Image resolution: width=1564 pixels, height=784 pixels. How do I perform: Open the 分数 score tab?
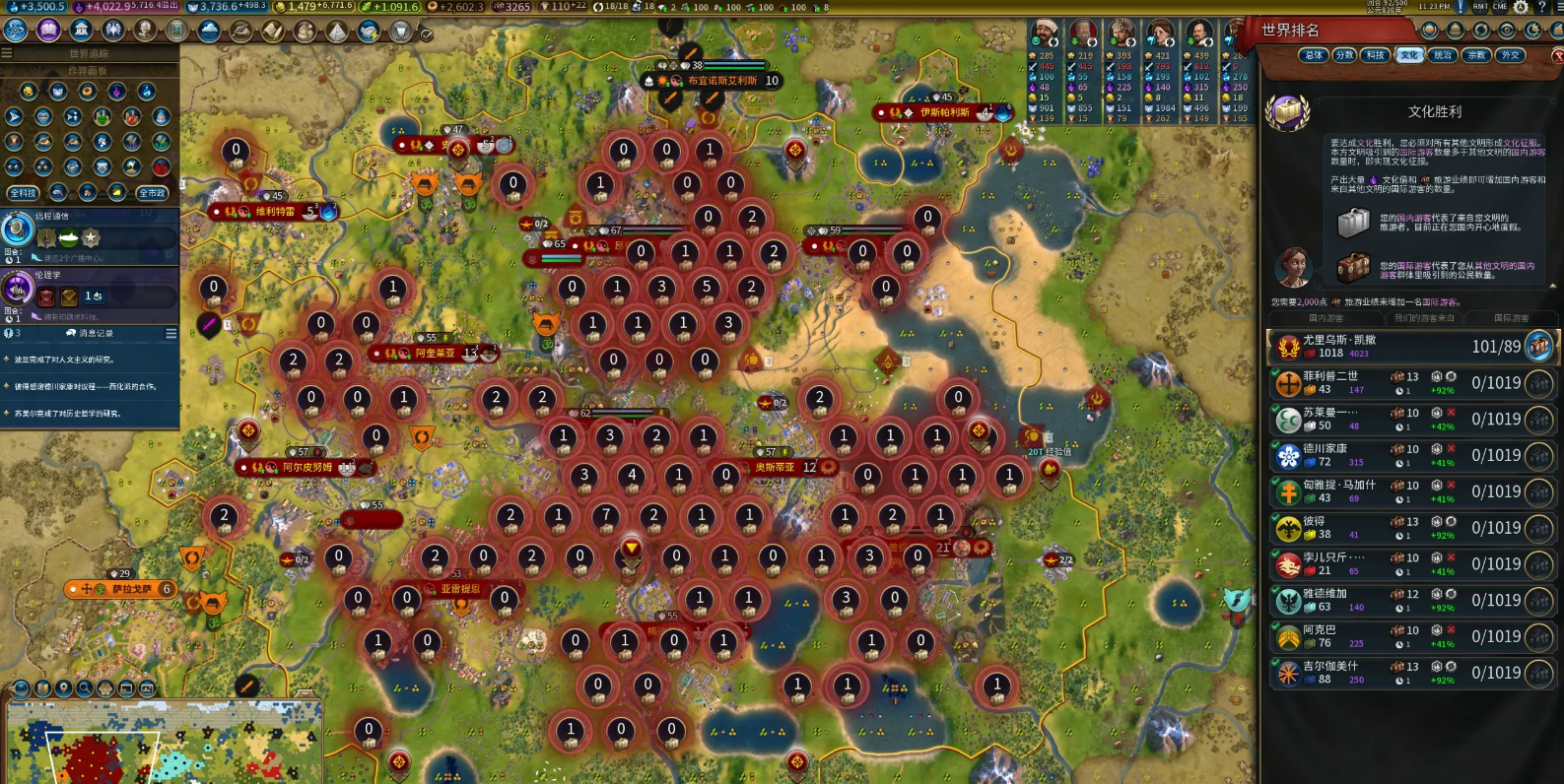(1345, 55)
